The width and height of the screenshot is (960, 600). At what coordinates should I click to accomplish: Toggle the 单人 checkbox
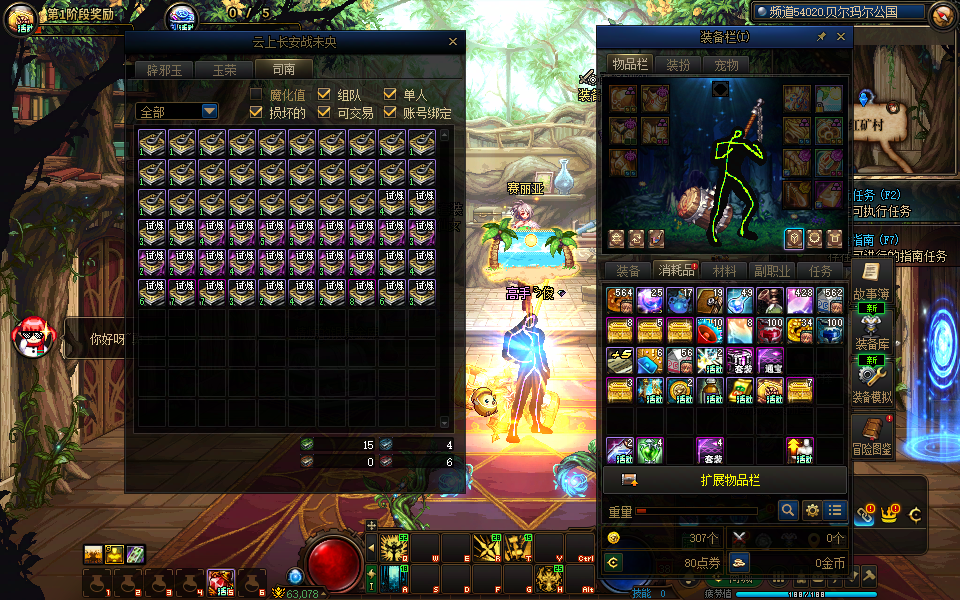tap(390, 94)
